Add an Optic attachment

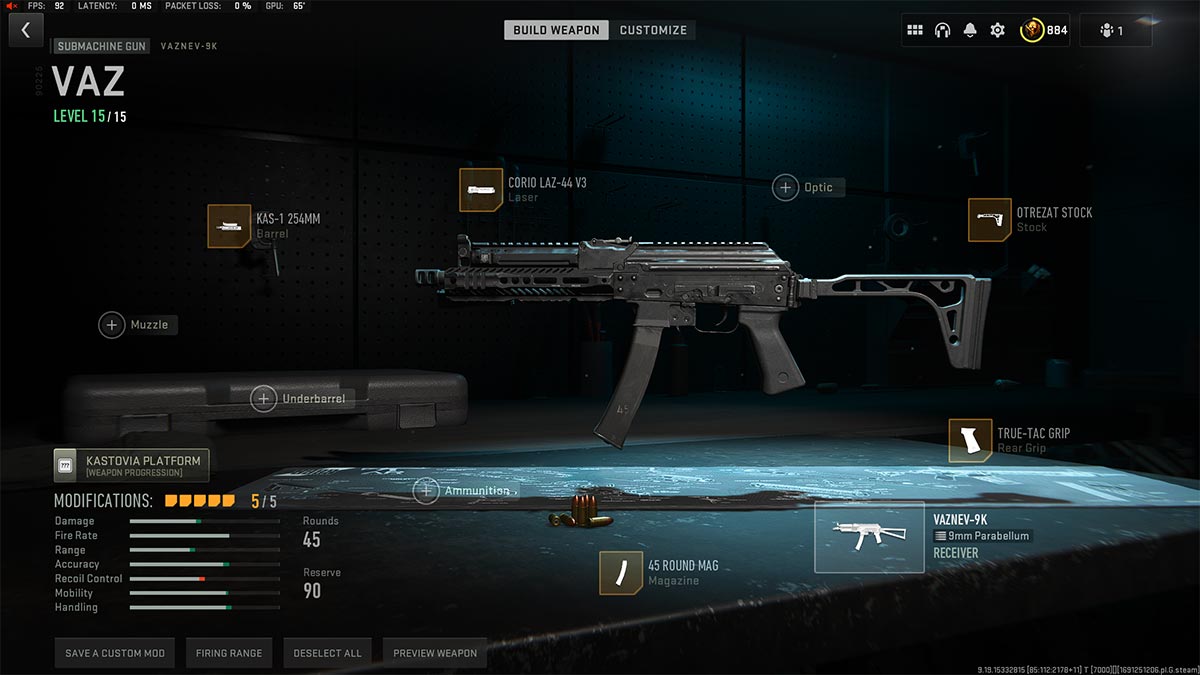785,187
